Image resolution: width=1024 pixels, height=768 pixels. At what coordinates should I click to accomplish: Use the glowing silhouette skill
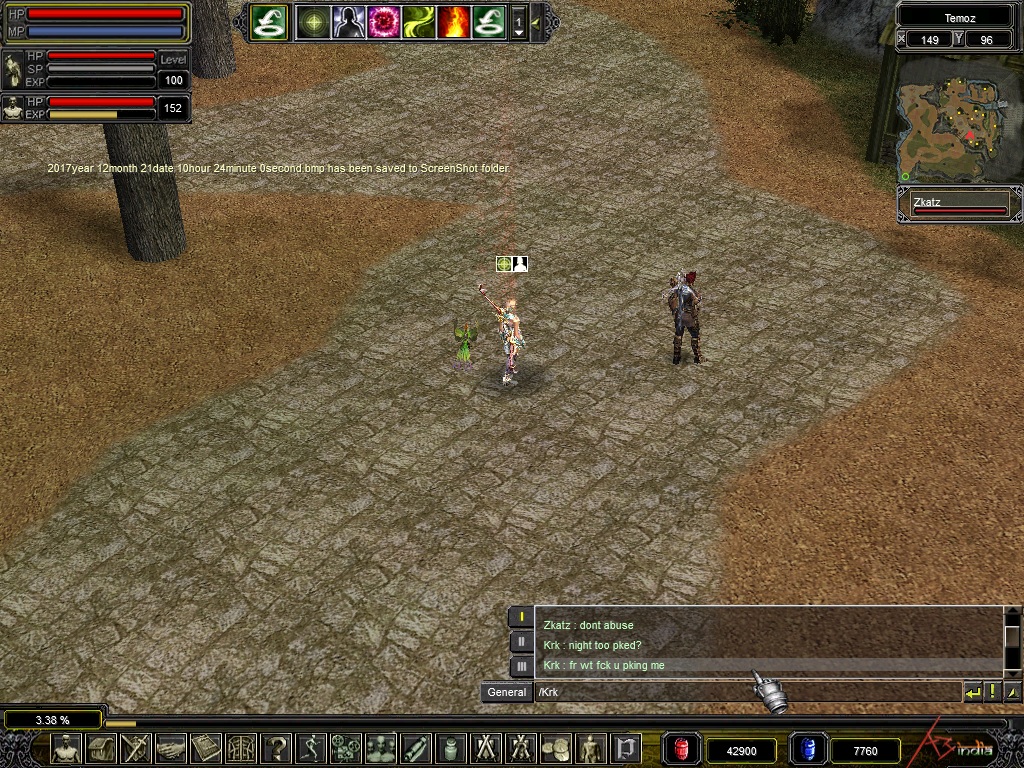(x=349, y=21)
